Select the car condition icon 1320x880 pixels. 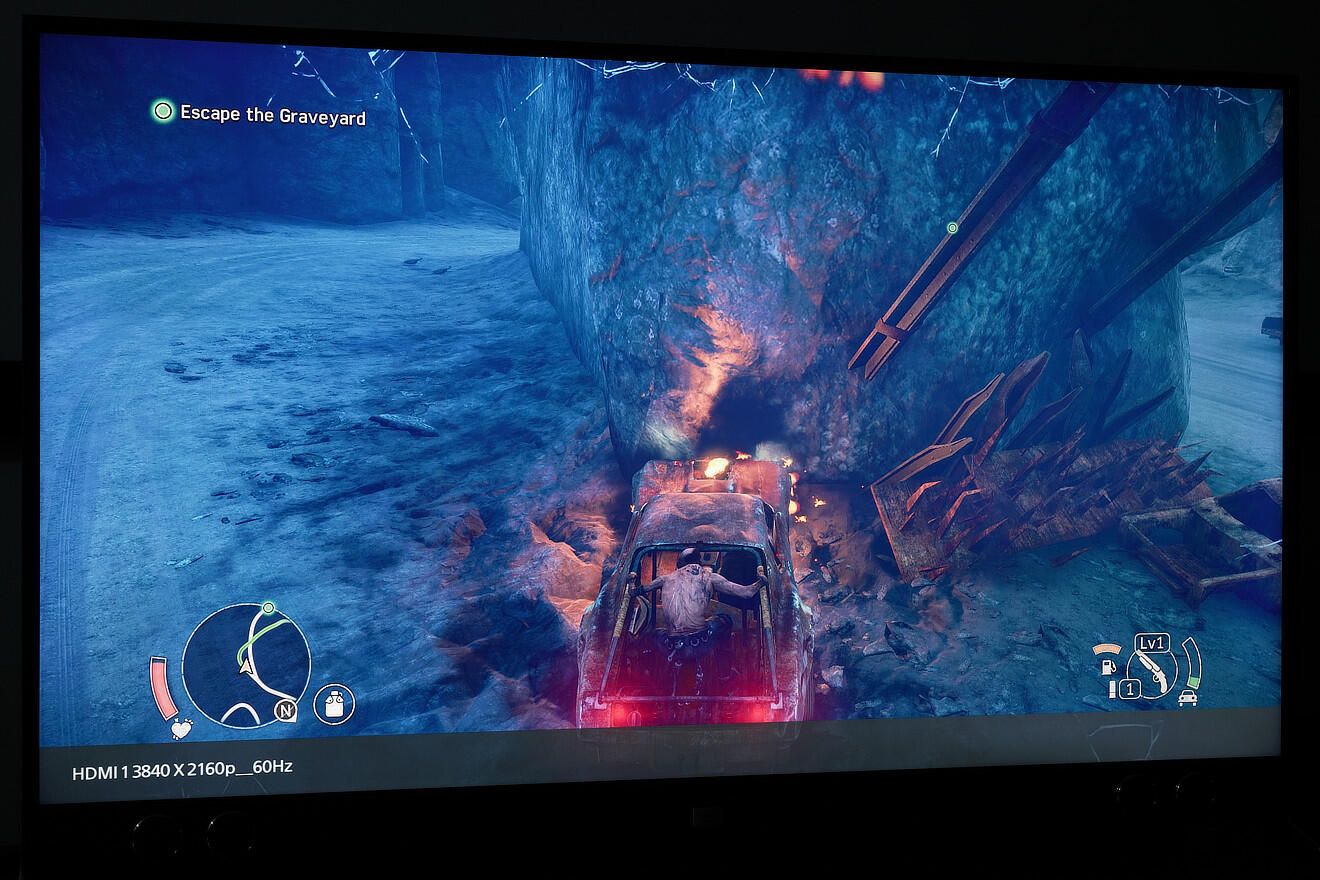[x=1187, y=697]
